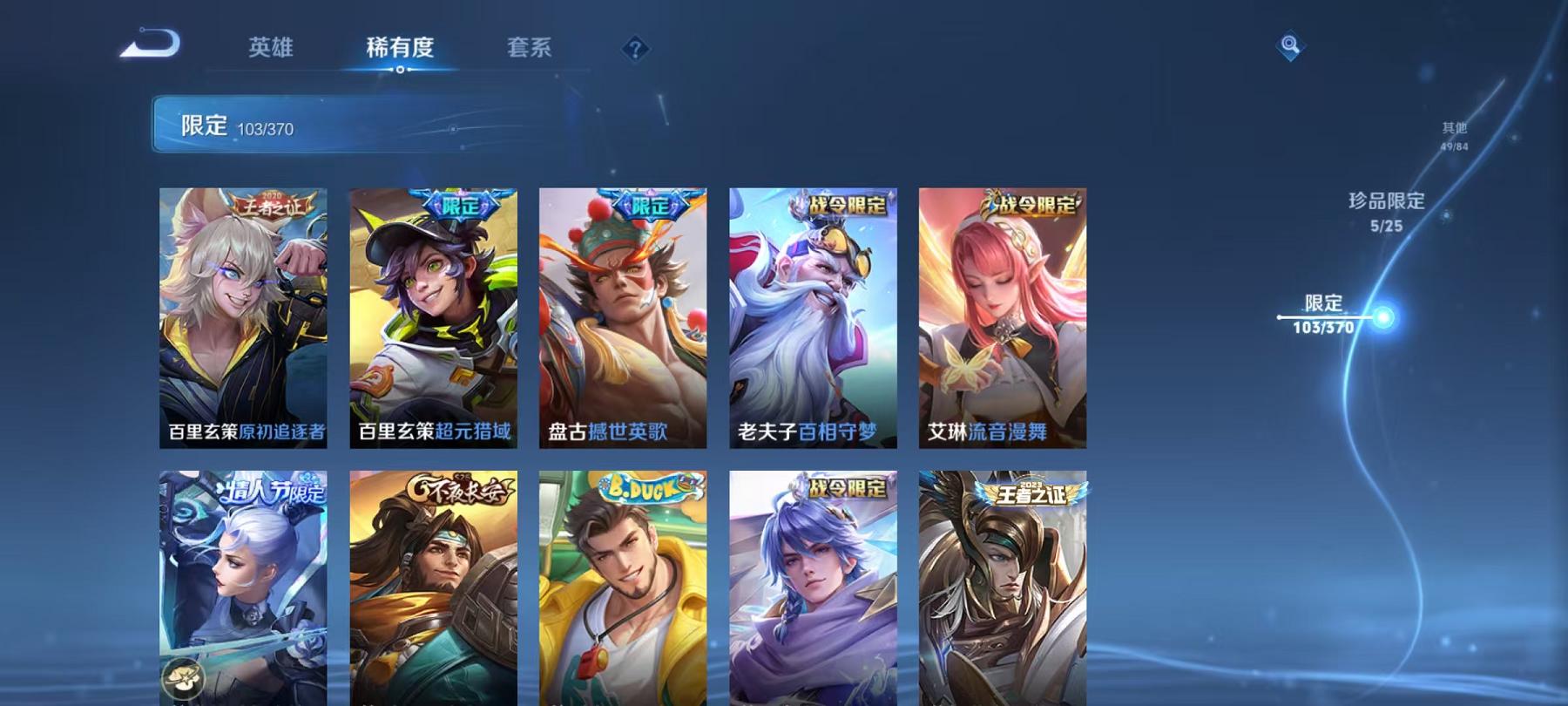Select the 珍品限定 5/25 category
1568x706 pixels.
coord(1386,212)
